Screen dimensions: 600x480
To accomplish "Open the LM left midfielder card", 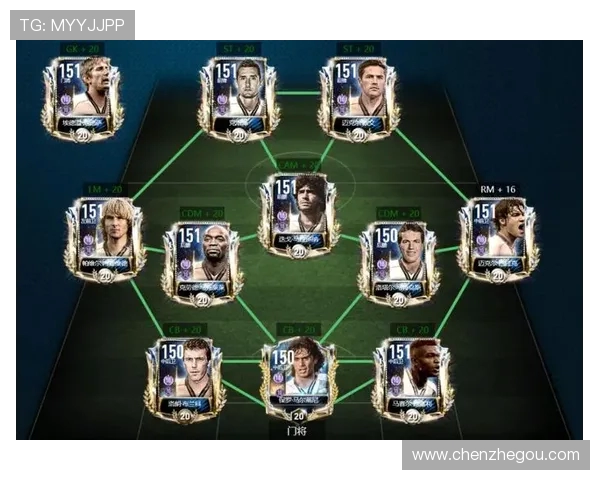I will click(105, 238).
